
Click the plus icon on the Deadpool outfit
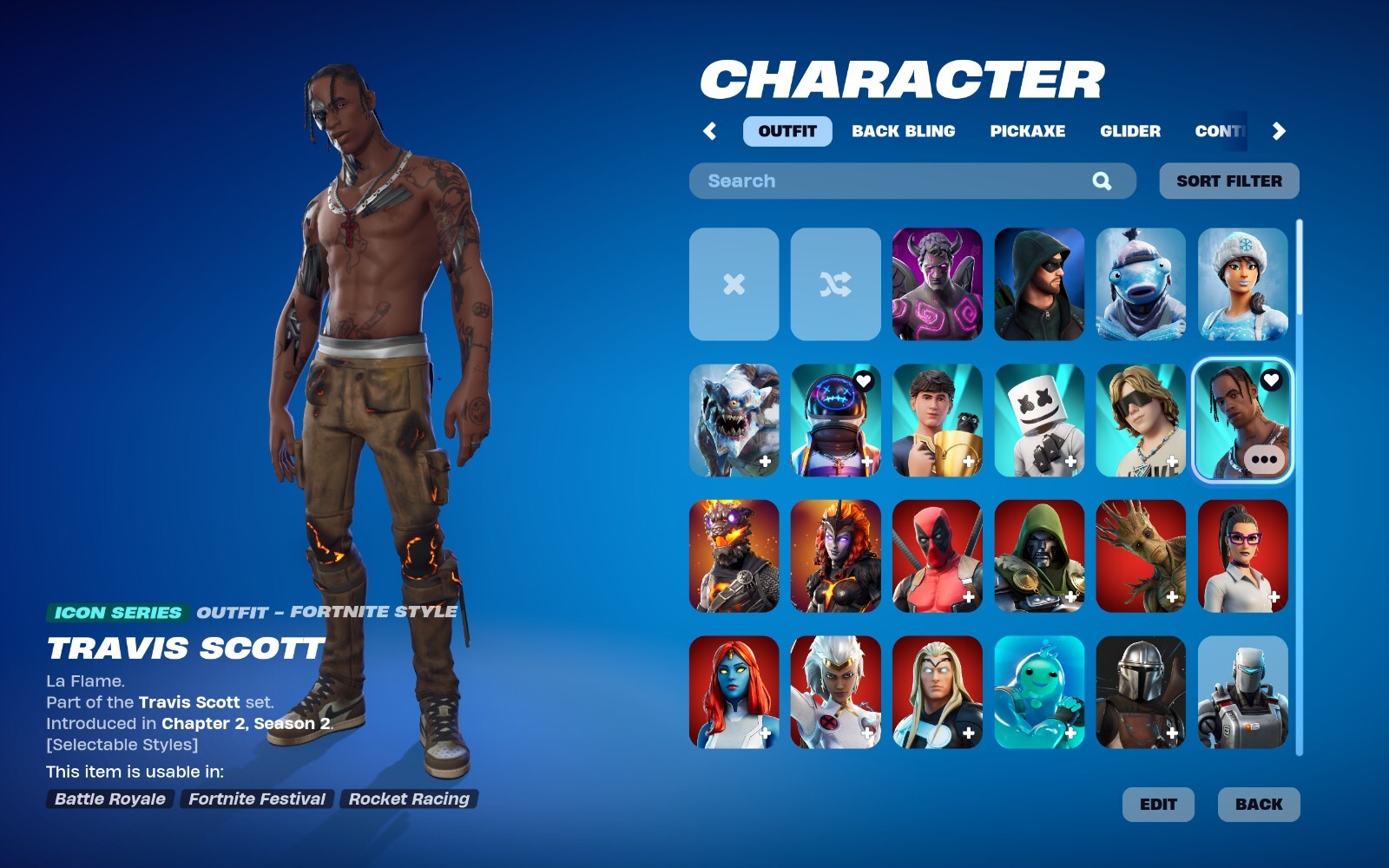point(967,595)
